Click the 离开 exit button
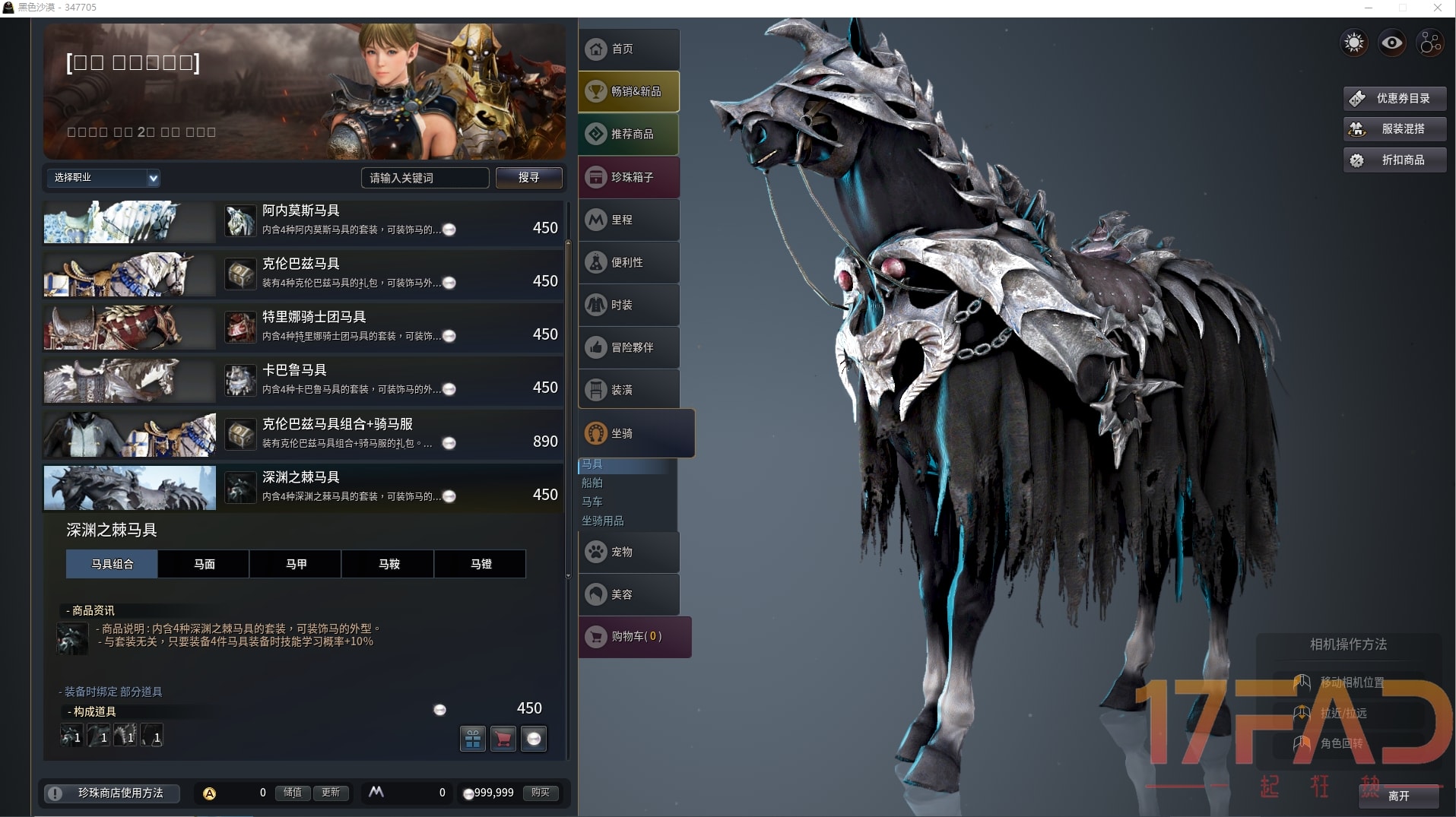This screenshot has height=817, width=1456. (1398, 796)
